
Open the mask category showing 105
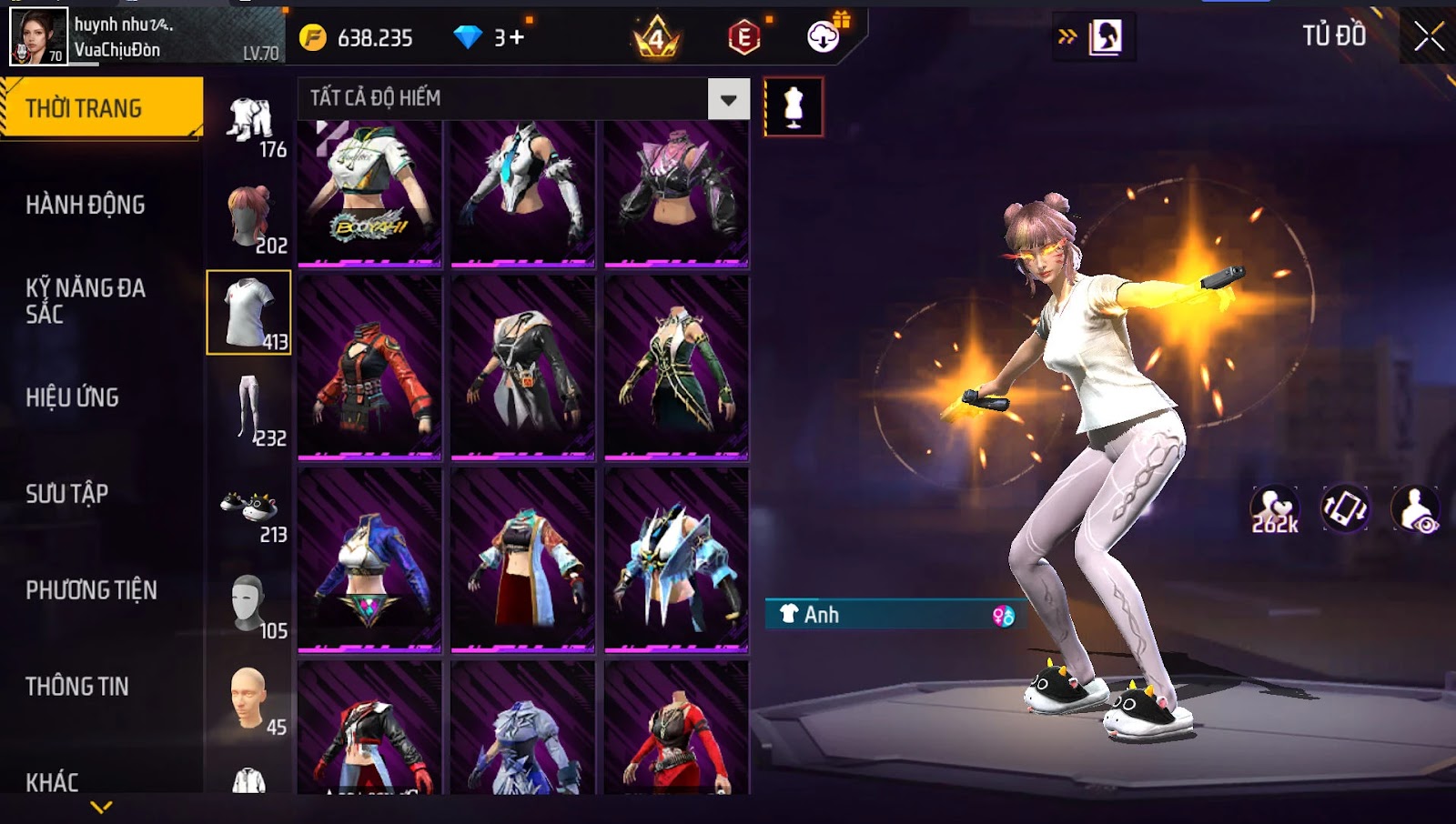pyautogui.click(x=249, y=605)
